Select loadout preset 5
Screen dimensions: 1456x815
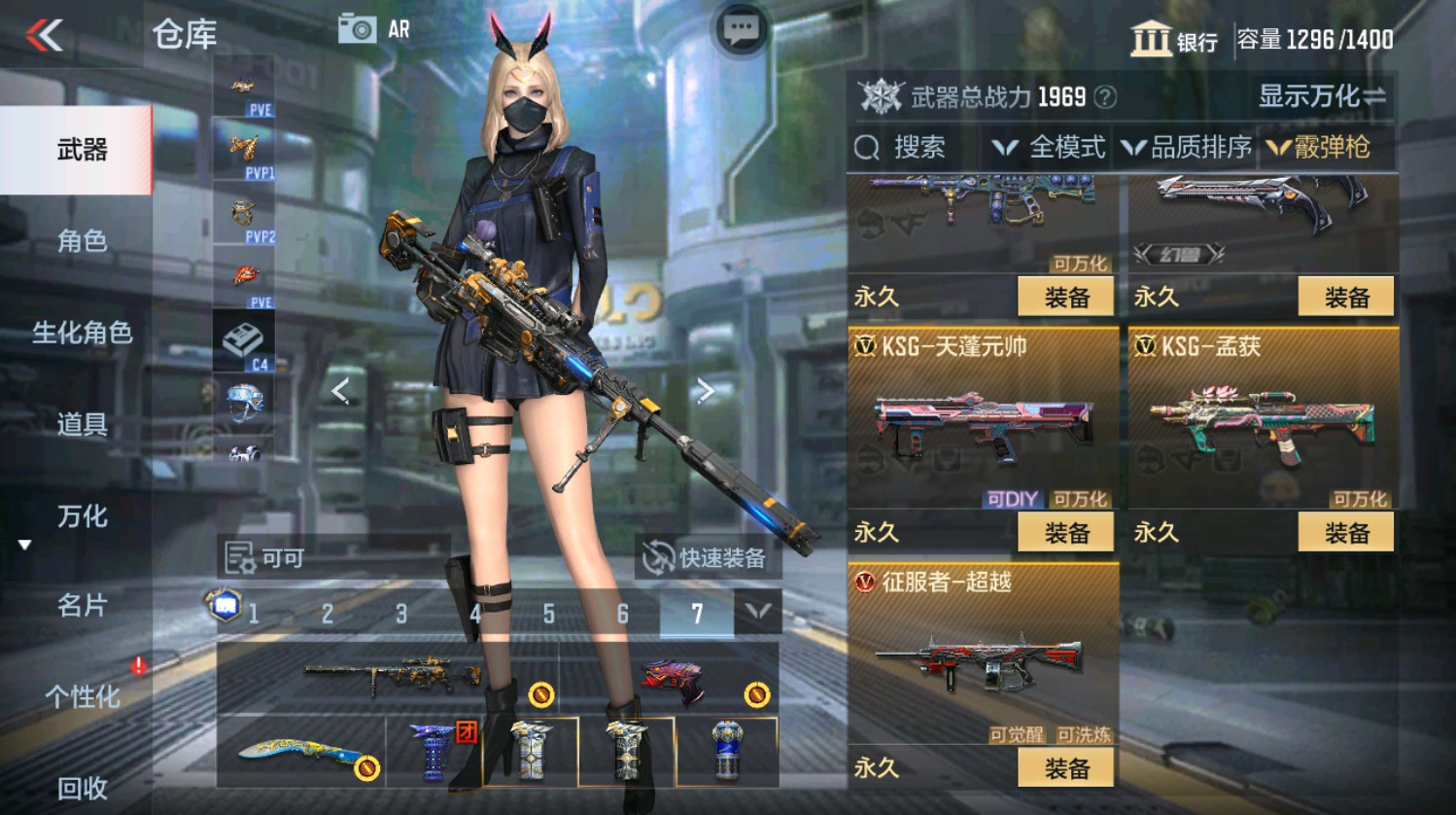click(x=548, y=615)
